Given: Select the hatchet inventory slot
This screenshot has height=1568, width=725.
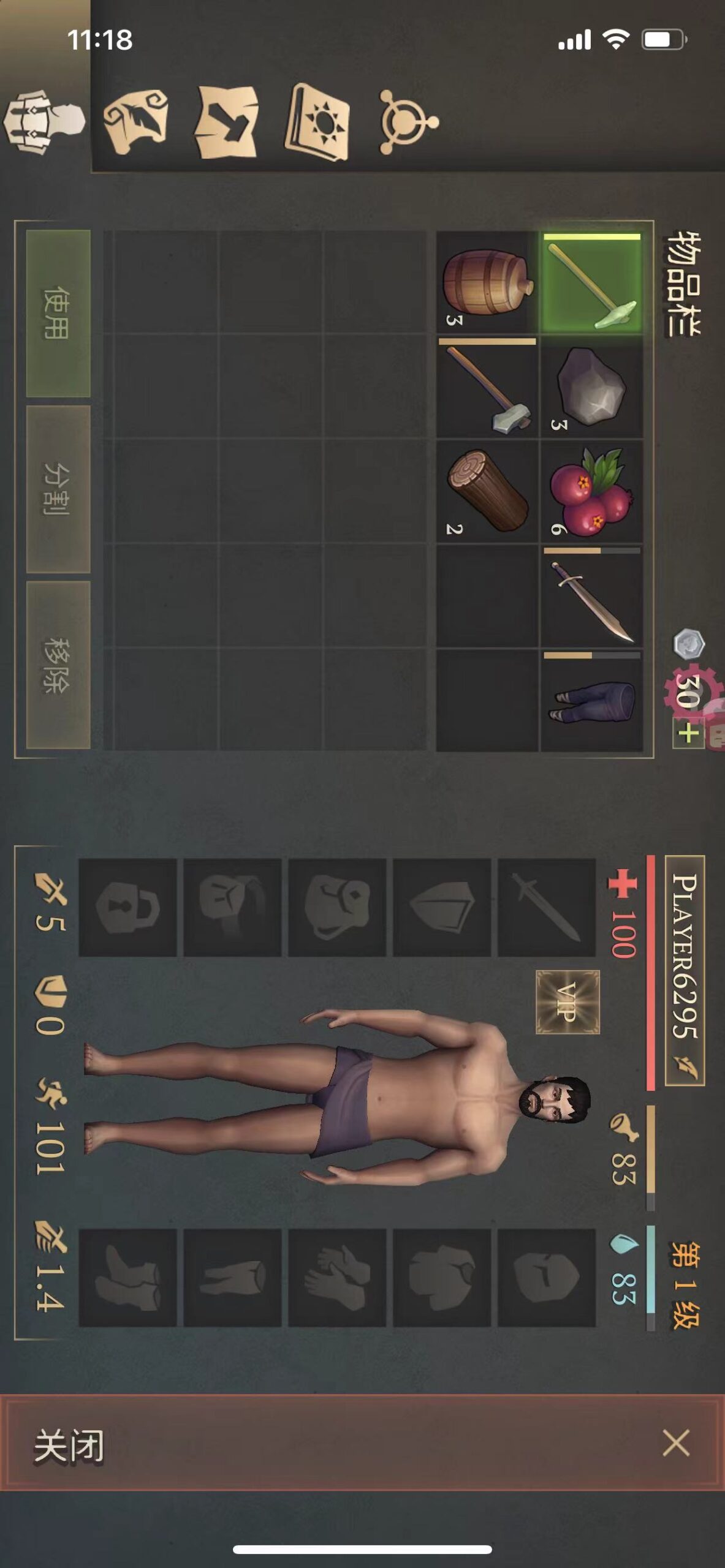Looking at the screenshot, I should click(487, 386).
